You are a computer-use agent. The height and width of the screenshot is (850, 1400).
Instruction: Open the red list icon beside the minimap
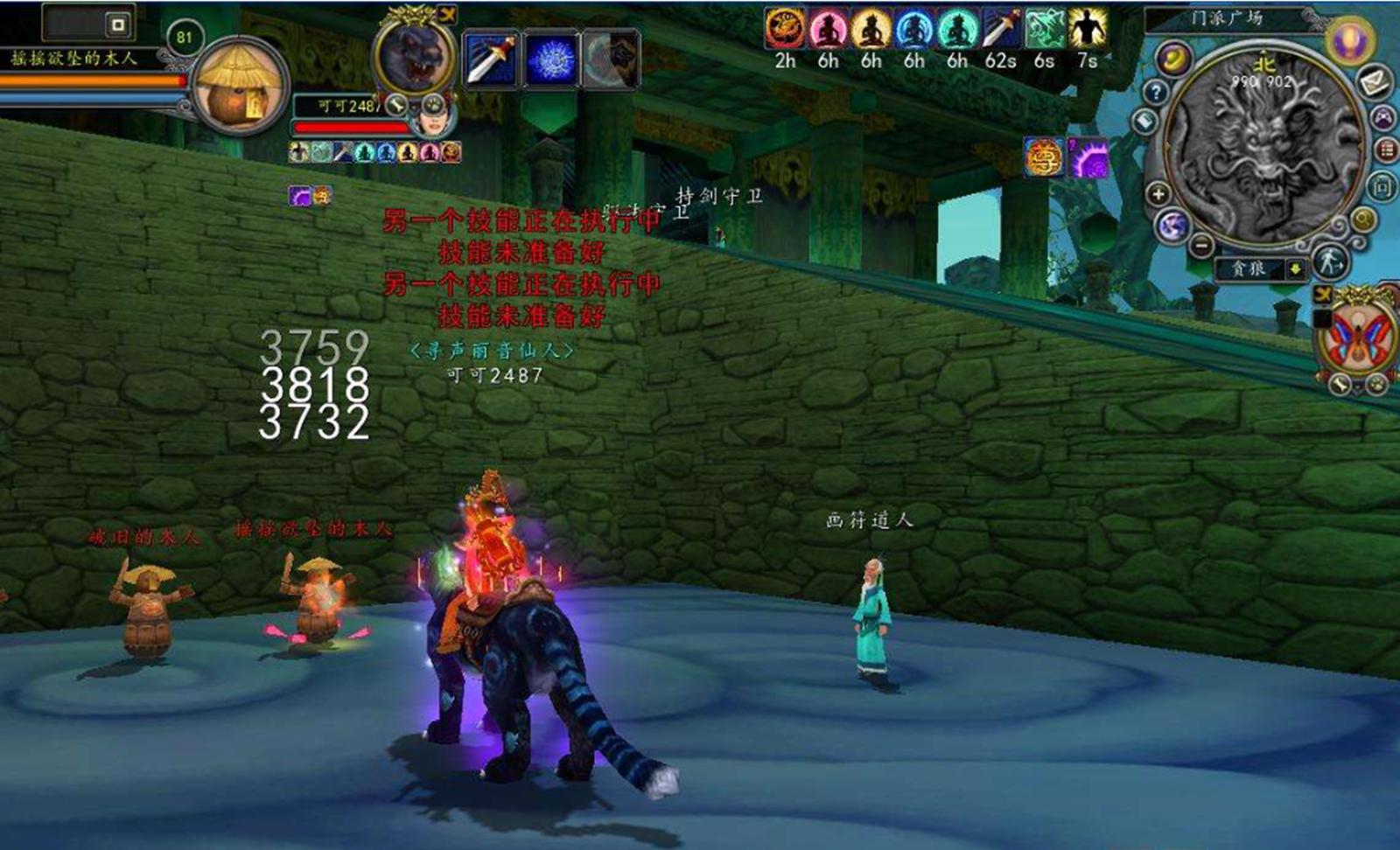[x=1388, y=150]
